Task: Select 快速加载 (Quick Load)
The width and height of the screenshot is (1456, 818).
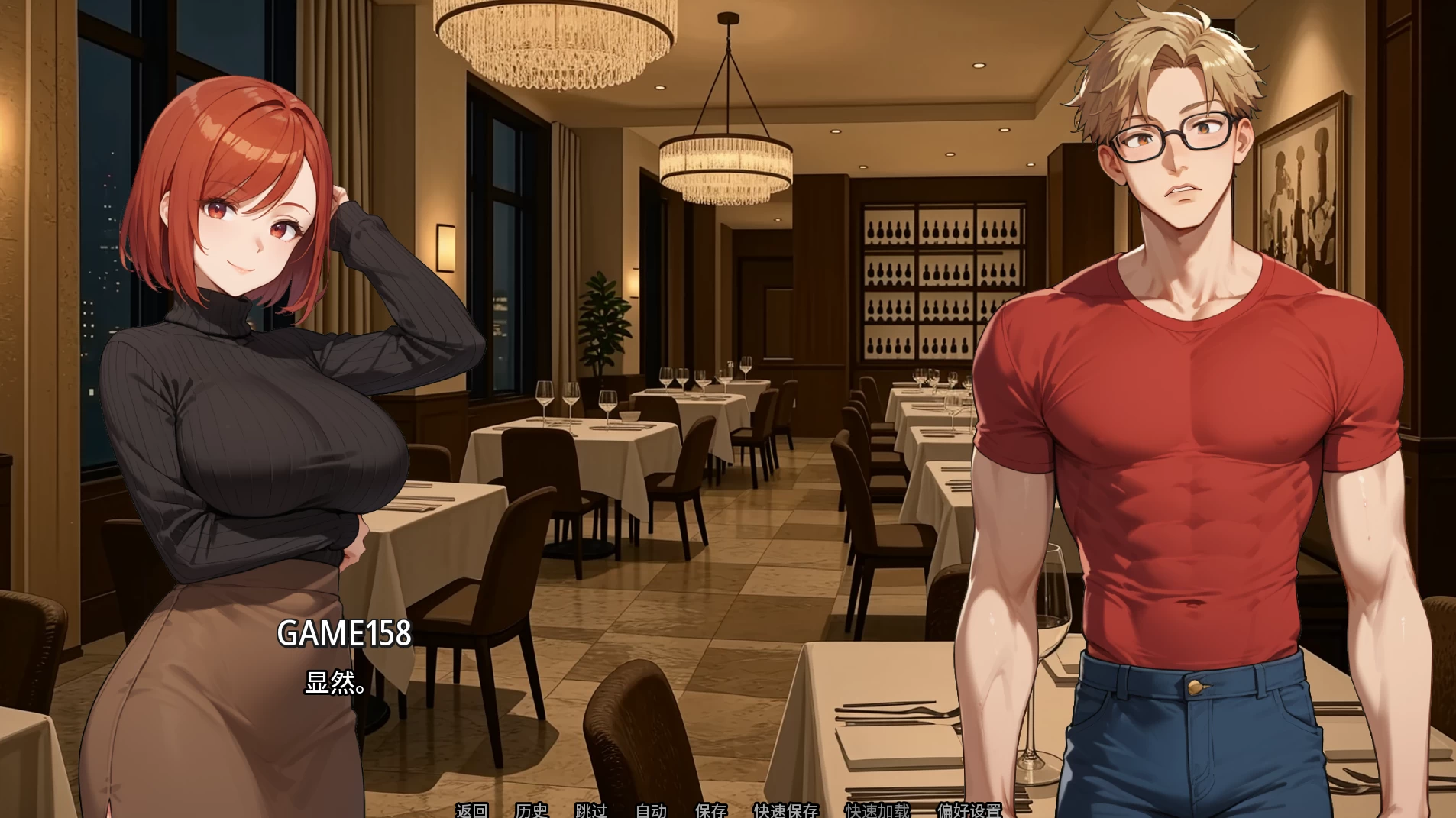Action: (877, 810)
